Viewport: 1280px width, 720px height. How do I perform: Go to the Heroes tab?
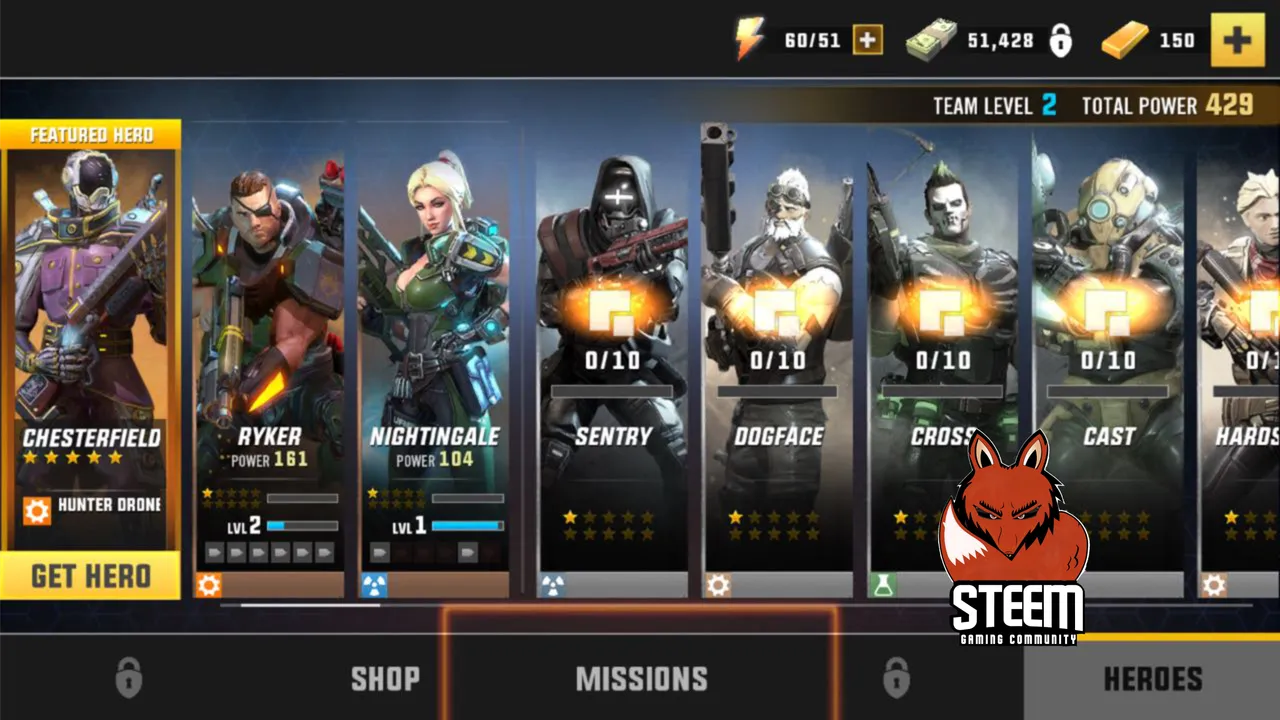(1152, 679)
